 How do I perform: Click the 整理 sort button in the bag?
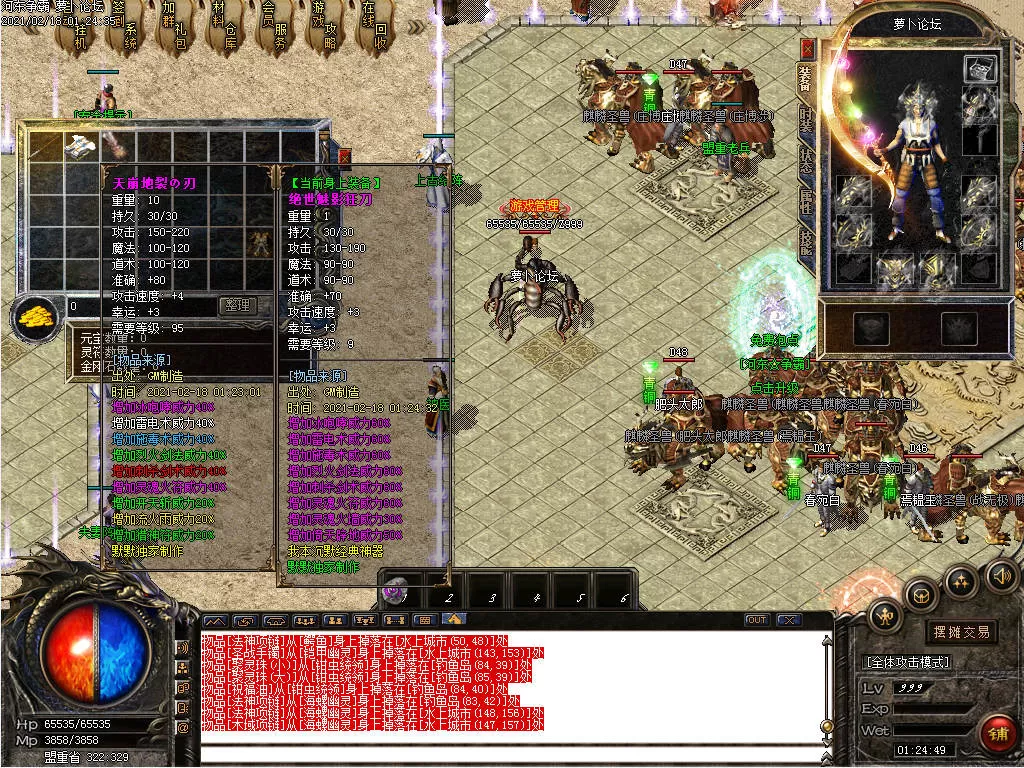[x=238, y=306]
